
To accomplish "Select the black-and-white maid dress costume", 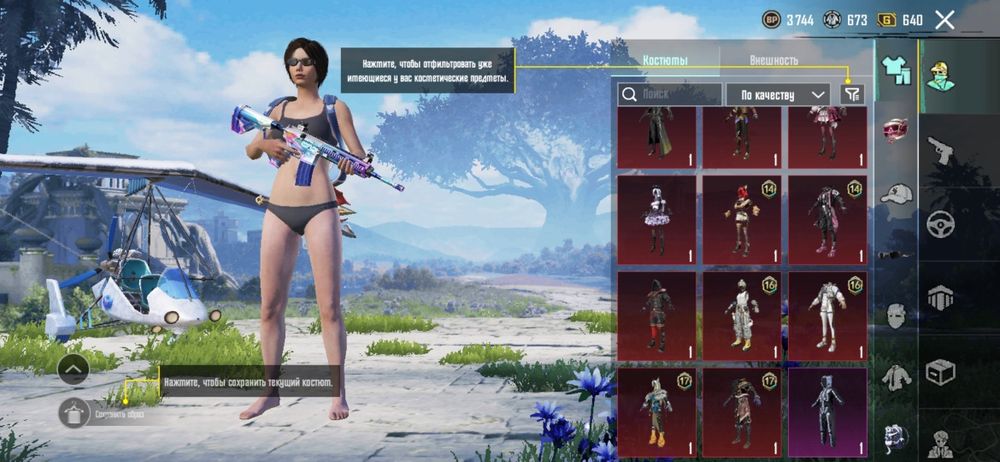I will pos(657,220).
